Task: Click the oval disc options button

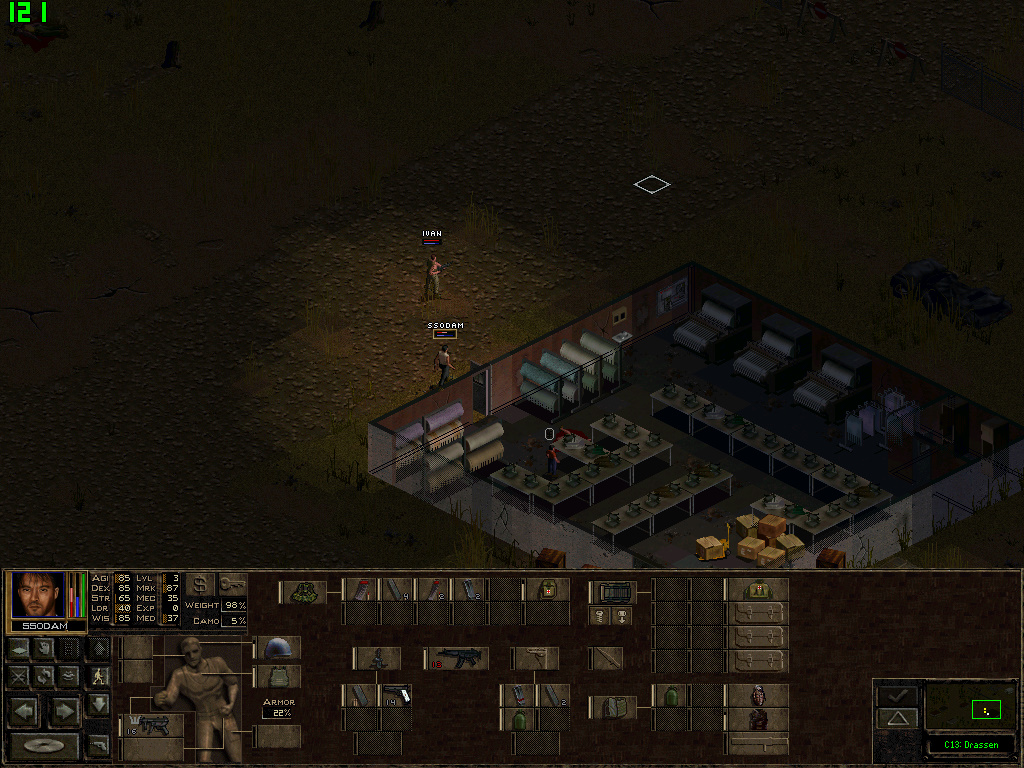Action: (x=45, y=745)
